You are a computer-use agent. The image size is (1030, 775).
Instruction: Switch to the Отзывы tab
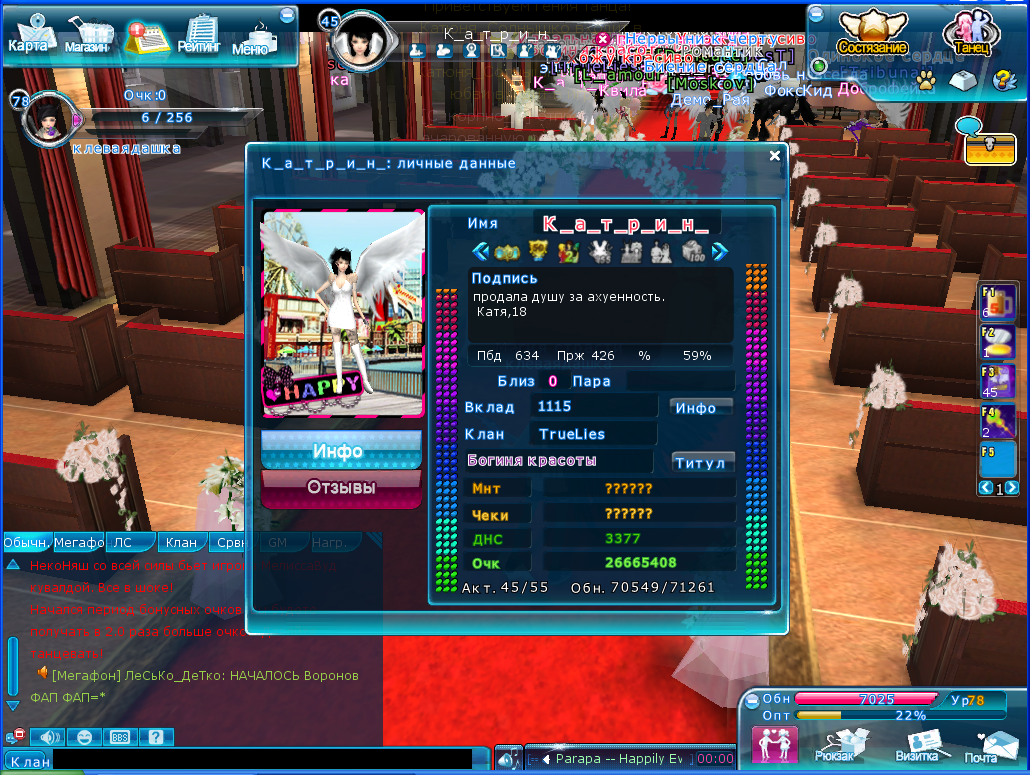point(341,488)
